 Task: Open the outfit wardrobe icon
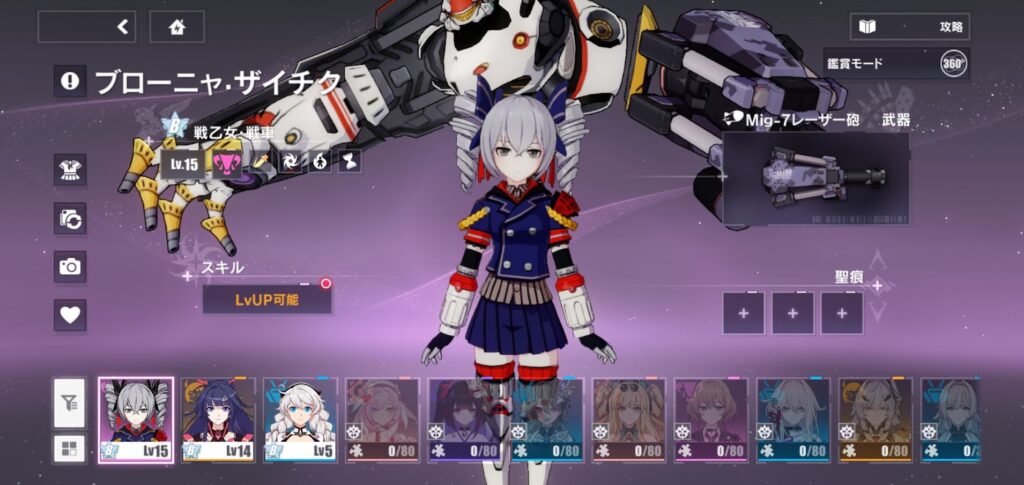click(x=70, y=170)
